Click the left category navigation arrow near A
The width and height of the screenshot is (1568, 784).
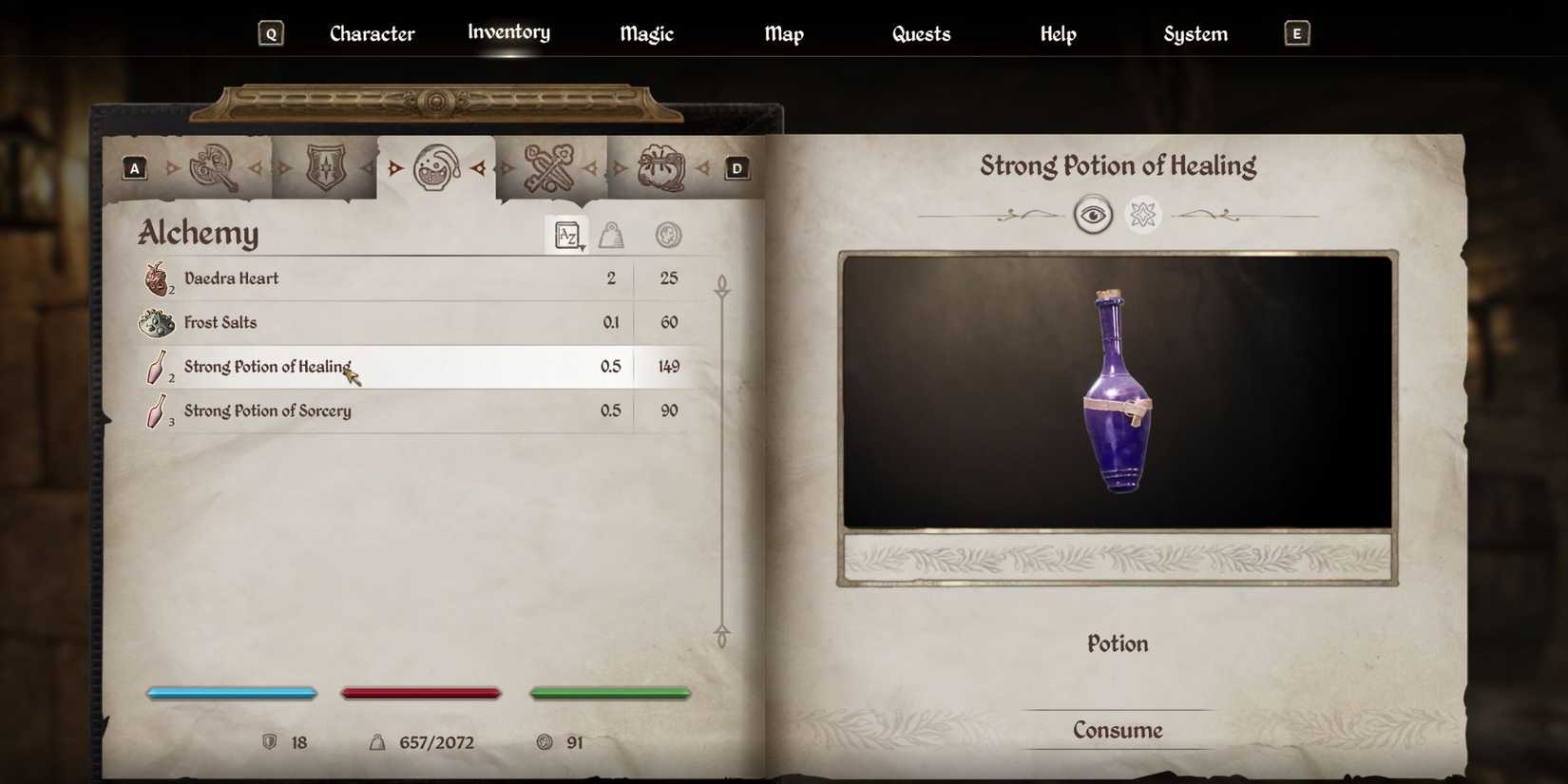(x=171, y=167)
